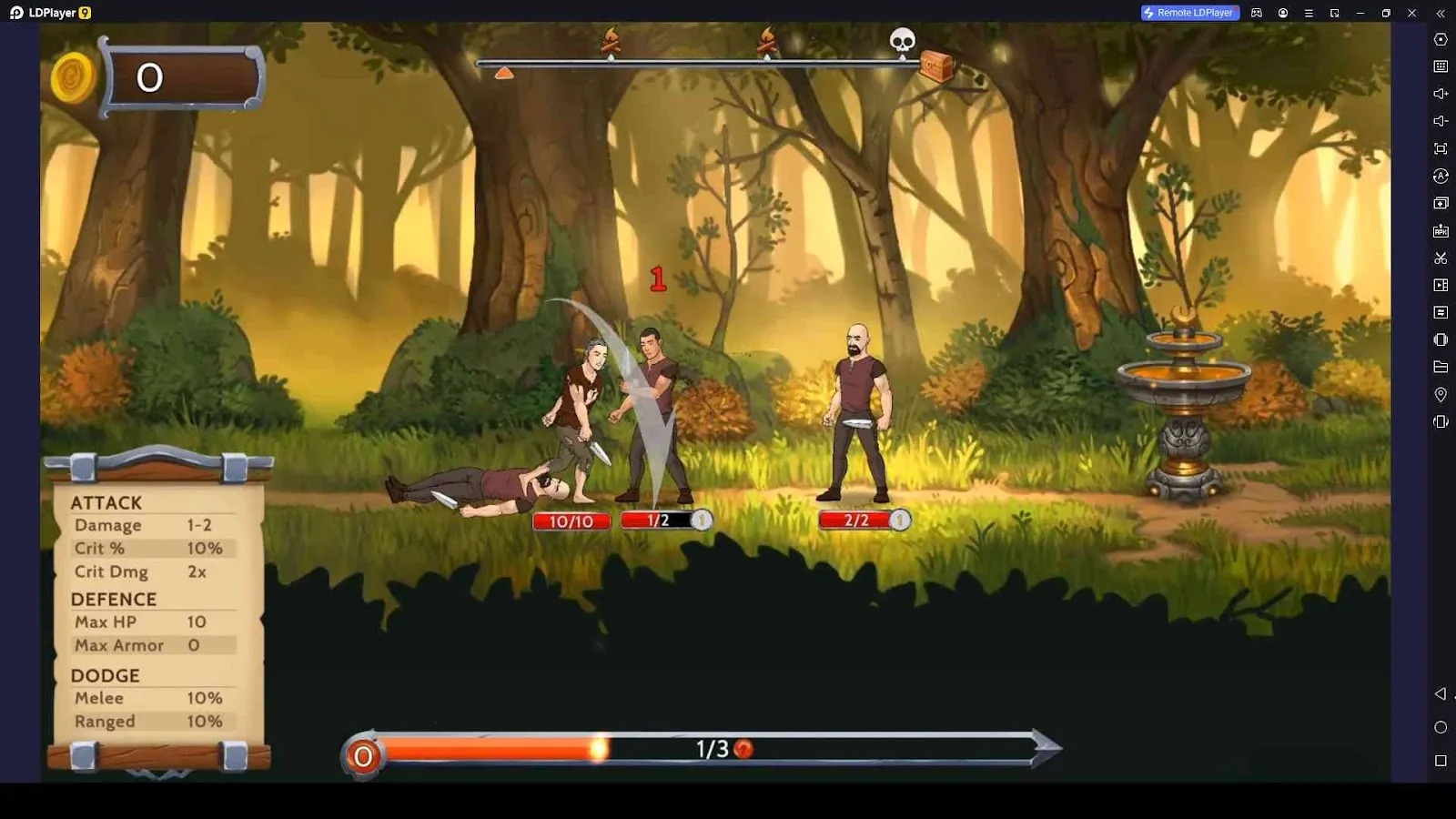Viewport: 1456px width, 819px height.
Task: Open the keyboard mapping tool
Action: coord(1441,66)
